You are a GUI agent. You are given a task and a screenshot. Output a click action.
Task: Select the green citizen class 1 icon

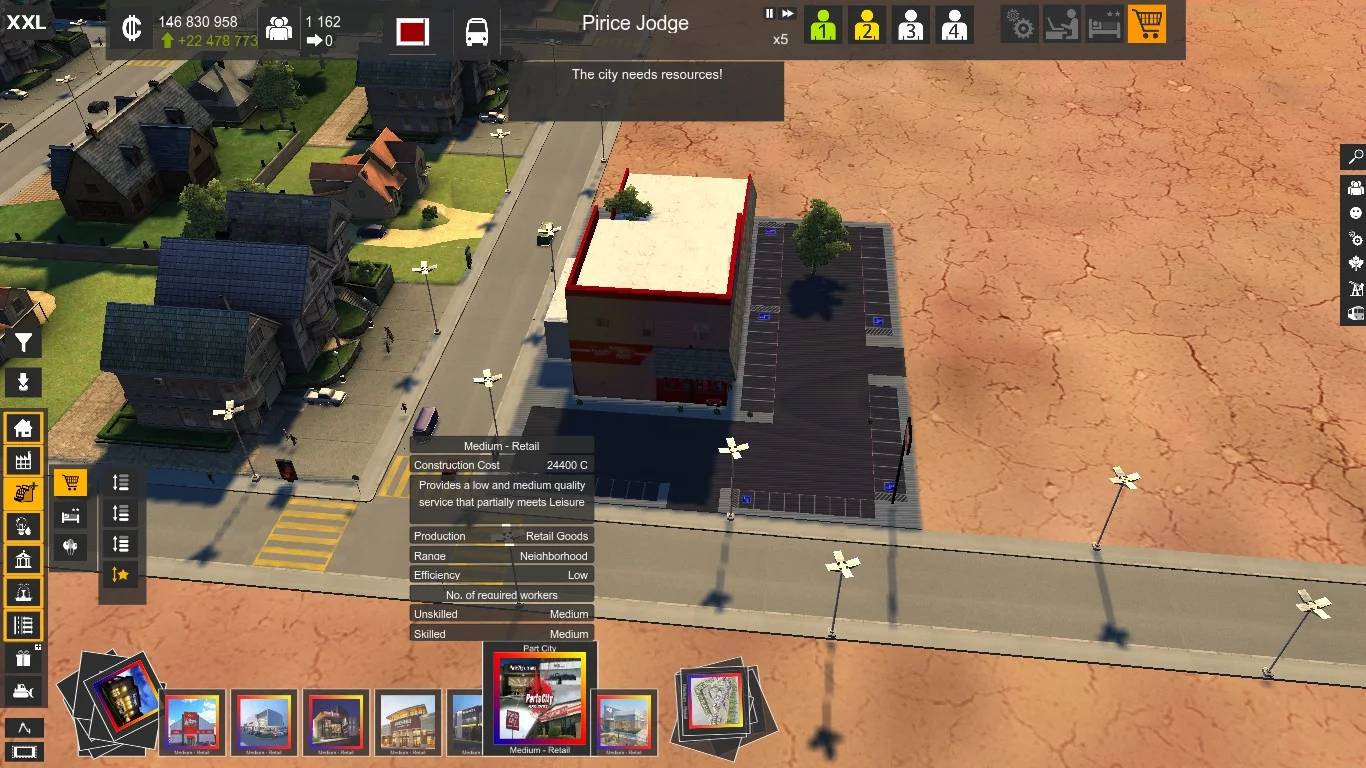click(x=822, y=25)
